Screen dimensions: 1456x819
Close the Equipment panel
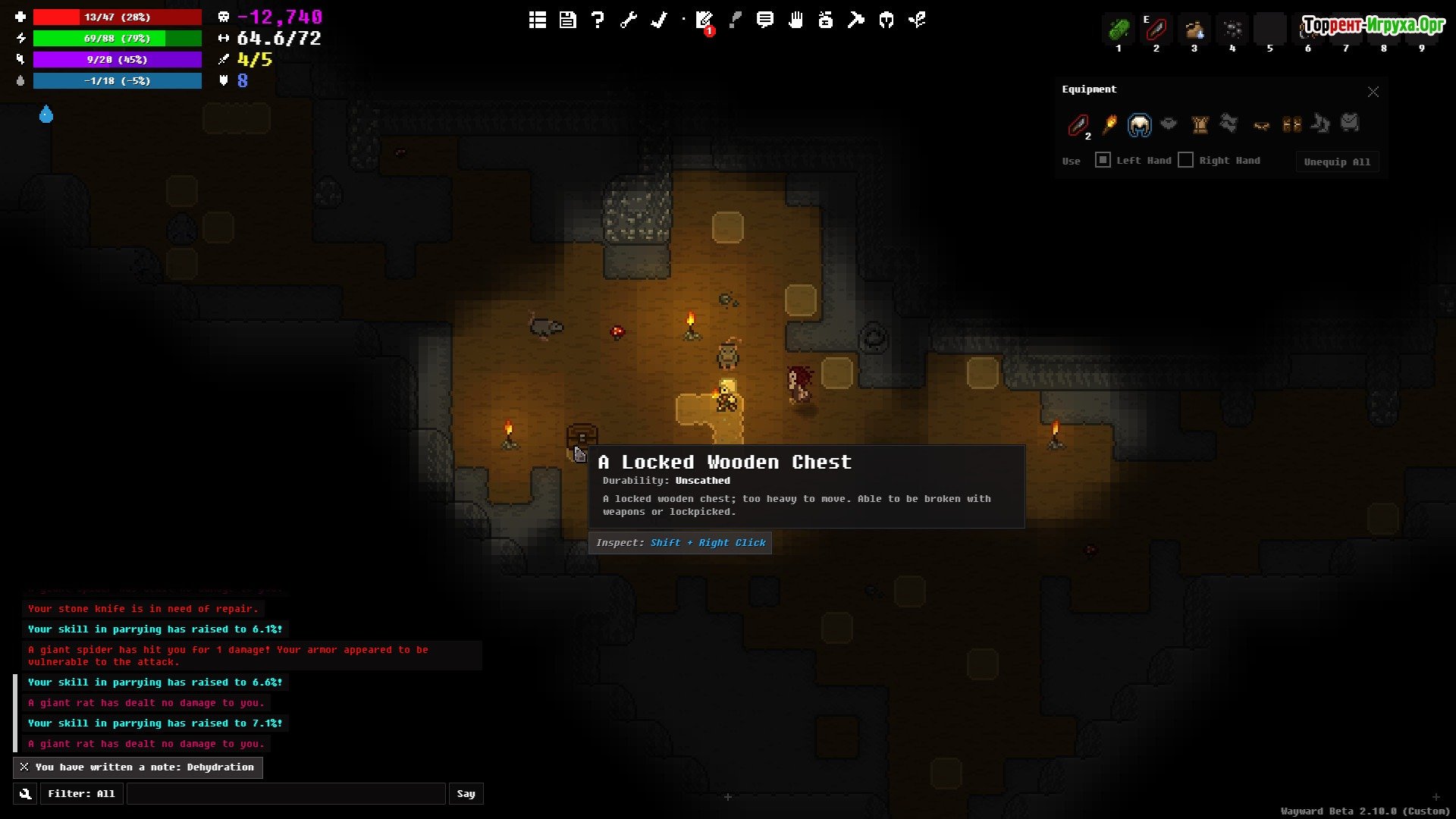(1373, 92)
